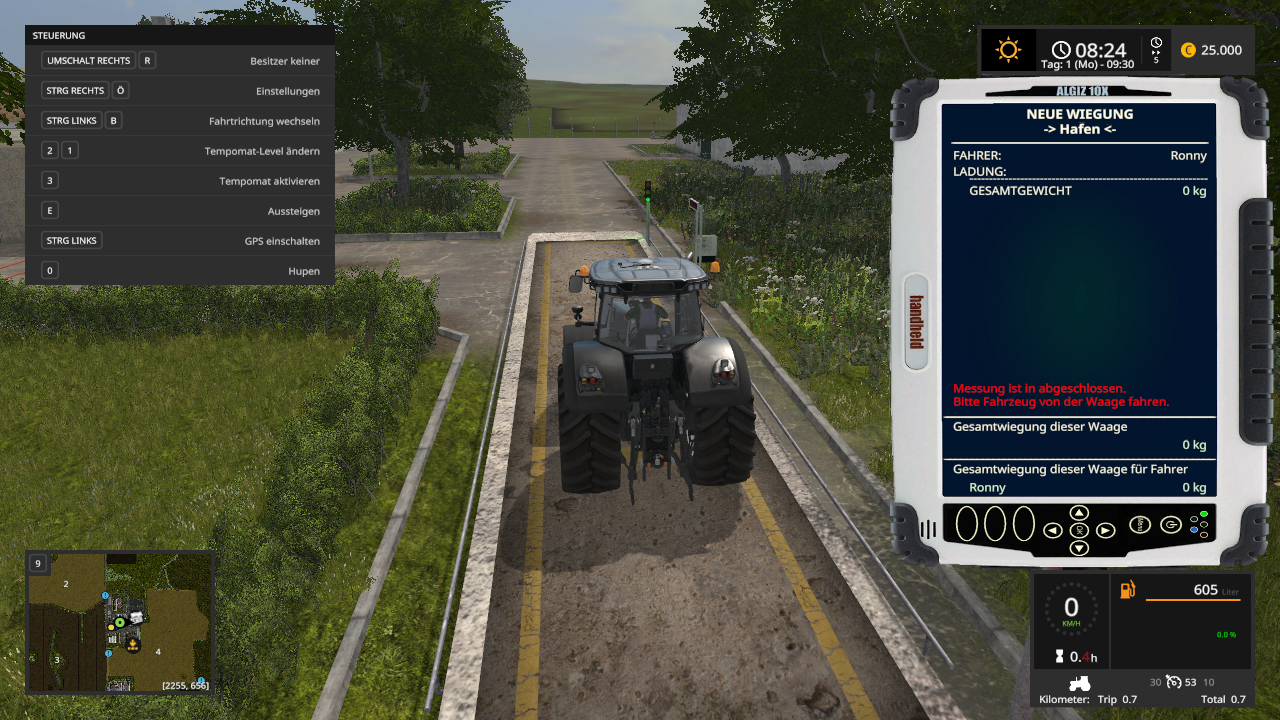Open the minimap
Screen dimensions: 1280x720
coord(120,622)
